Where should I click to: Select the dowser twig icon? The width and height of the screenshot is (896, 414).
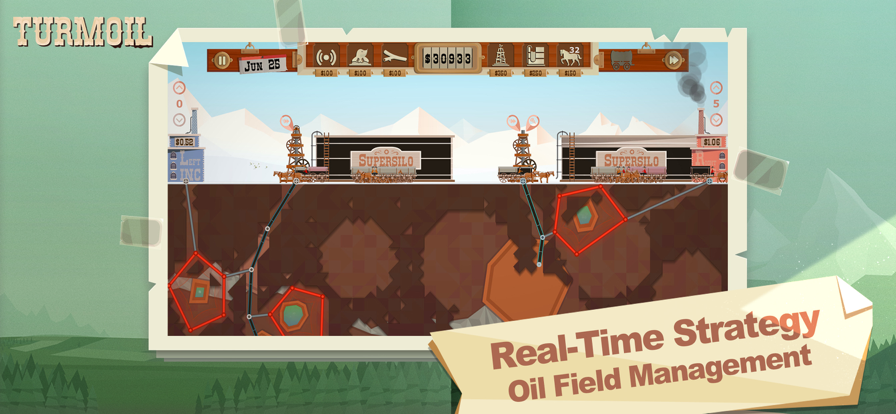tap(394, 58)
